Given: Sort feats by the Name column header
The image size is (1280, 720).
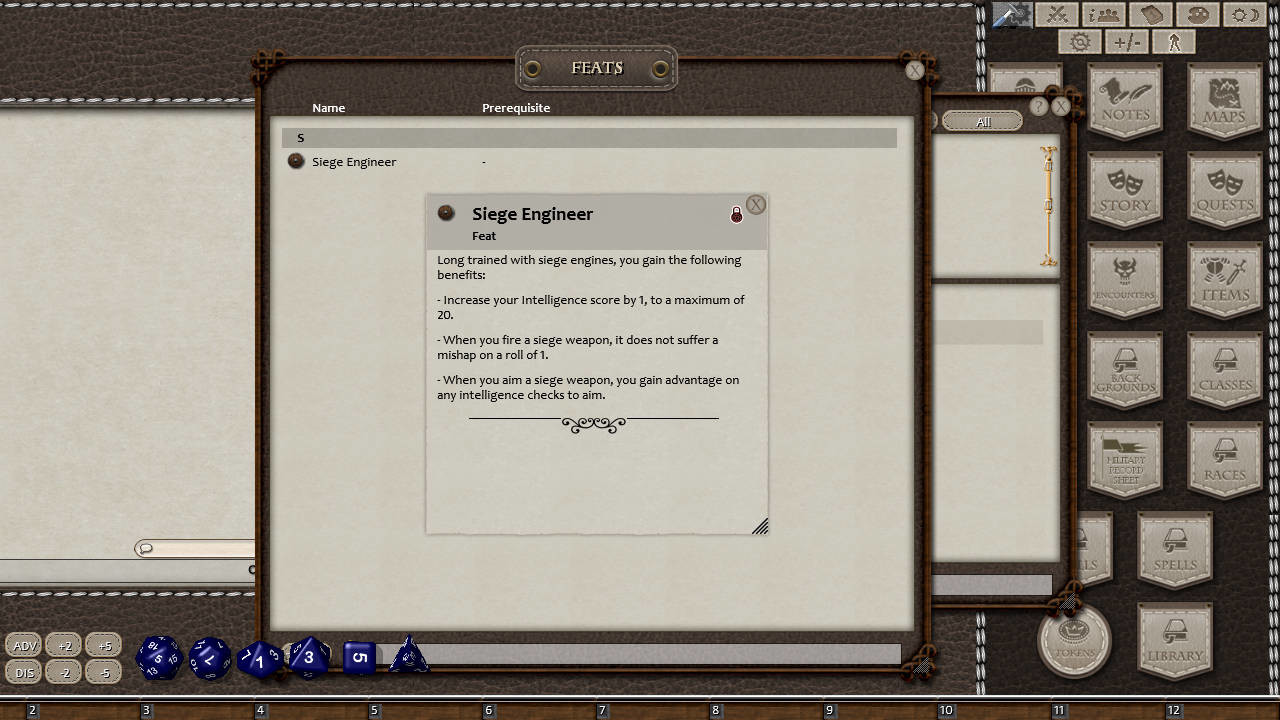Looking at the screenshot, I should [x=329, y=107].
